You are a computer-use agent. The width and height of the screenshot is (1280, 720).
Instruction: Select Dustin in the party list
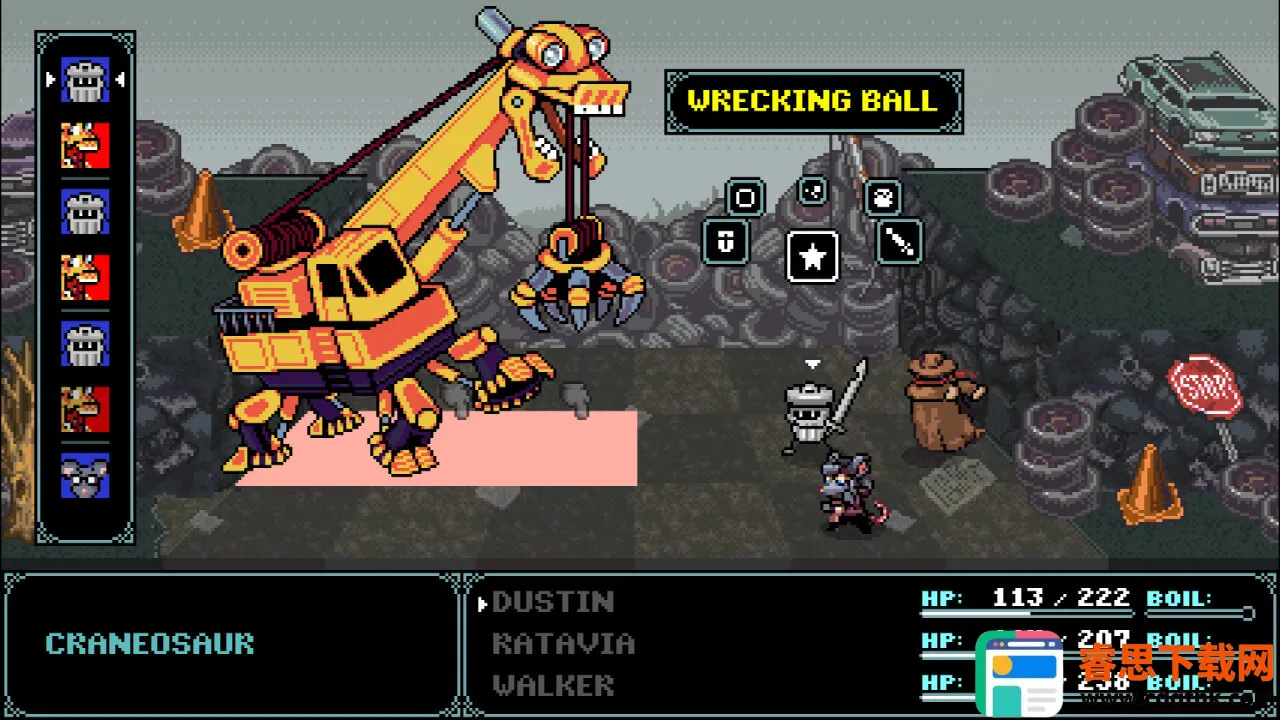pyautogui.click(x=553, y=601)
